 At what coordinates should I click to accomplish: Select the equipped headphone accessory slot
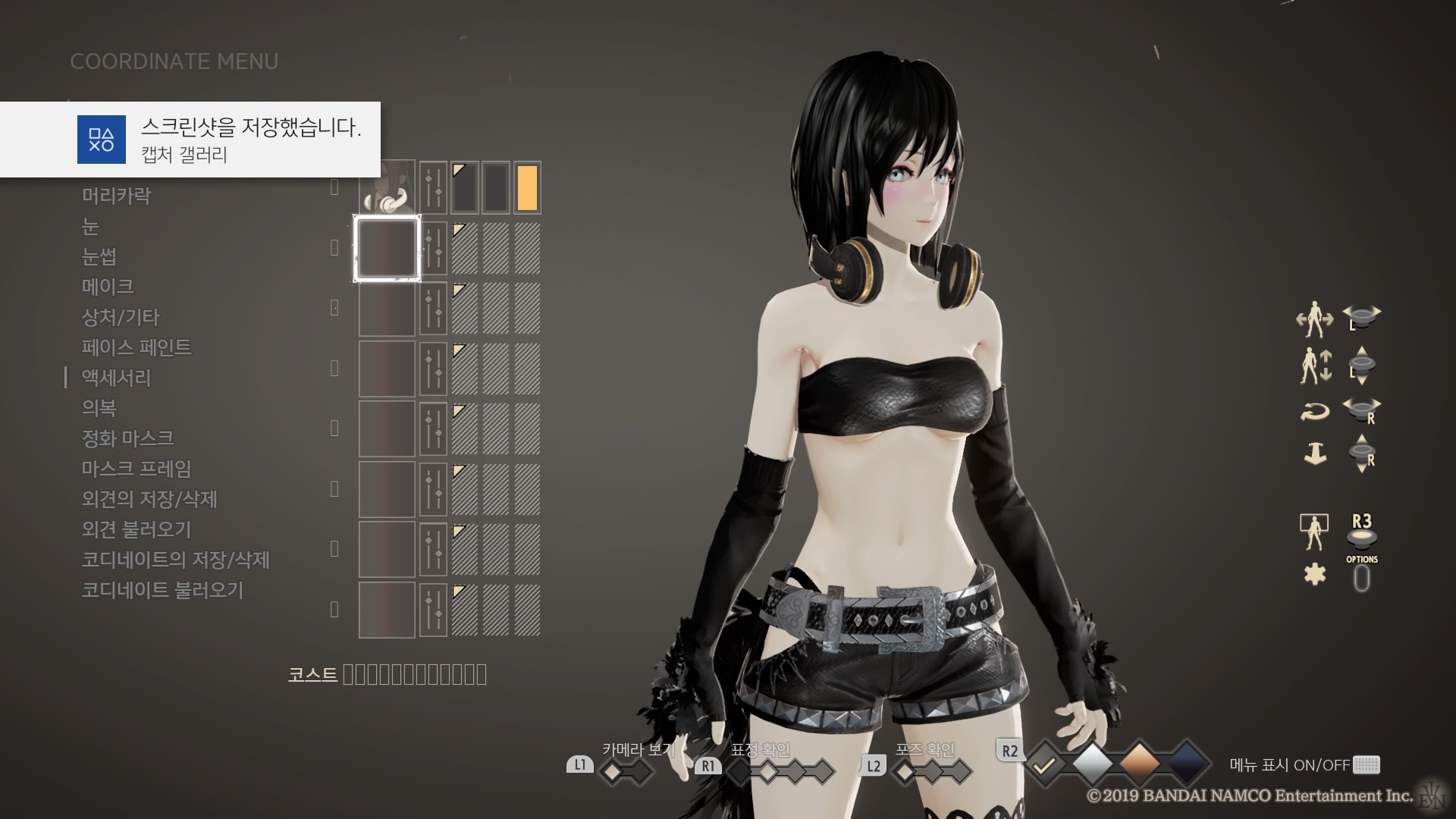coord(388,187)
